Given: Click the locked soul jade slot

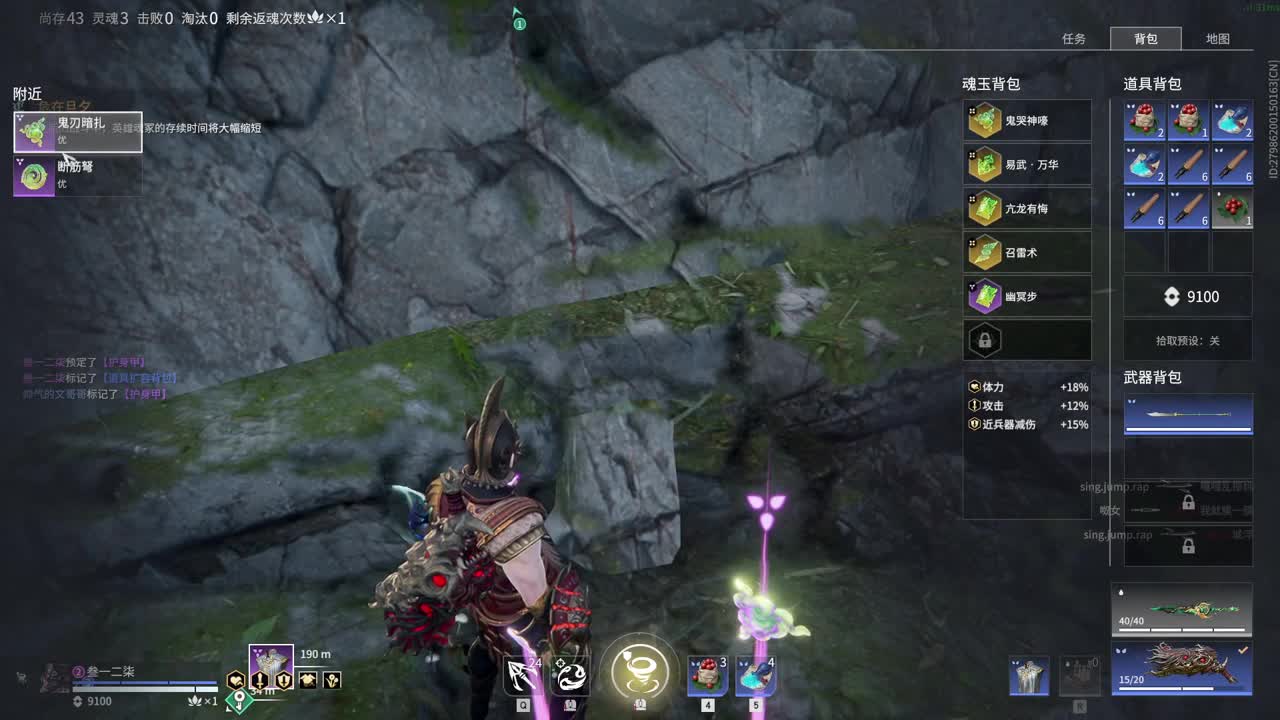Looking at the screenshot, I should tap(1027, 341).
